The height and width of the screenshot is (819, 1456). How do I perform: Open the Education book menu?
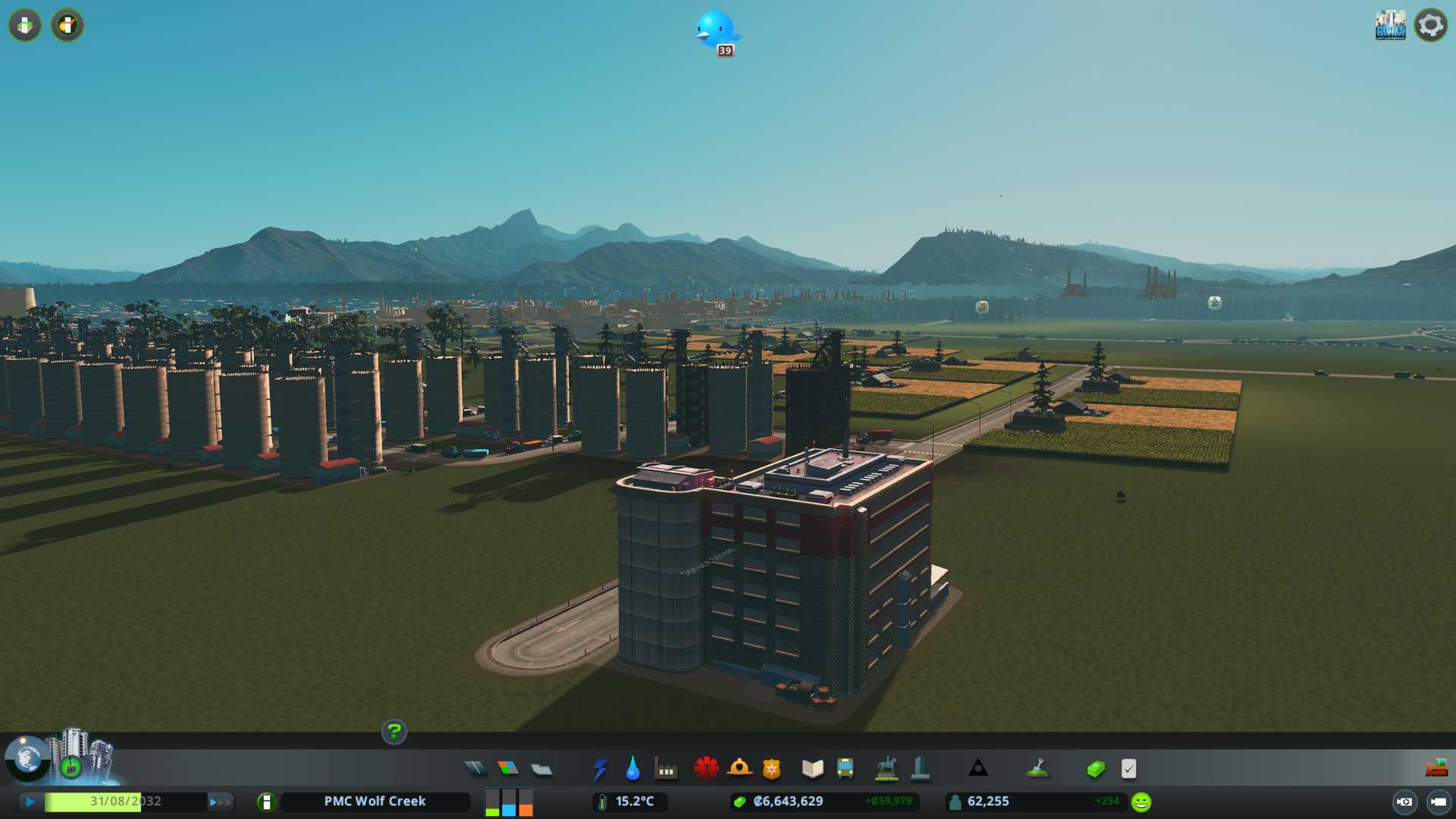812,769
